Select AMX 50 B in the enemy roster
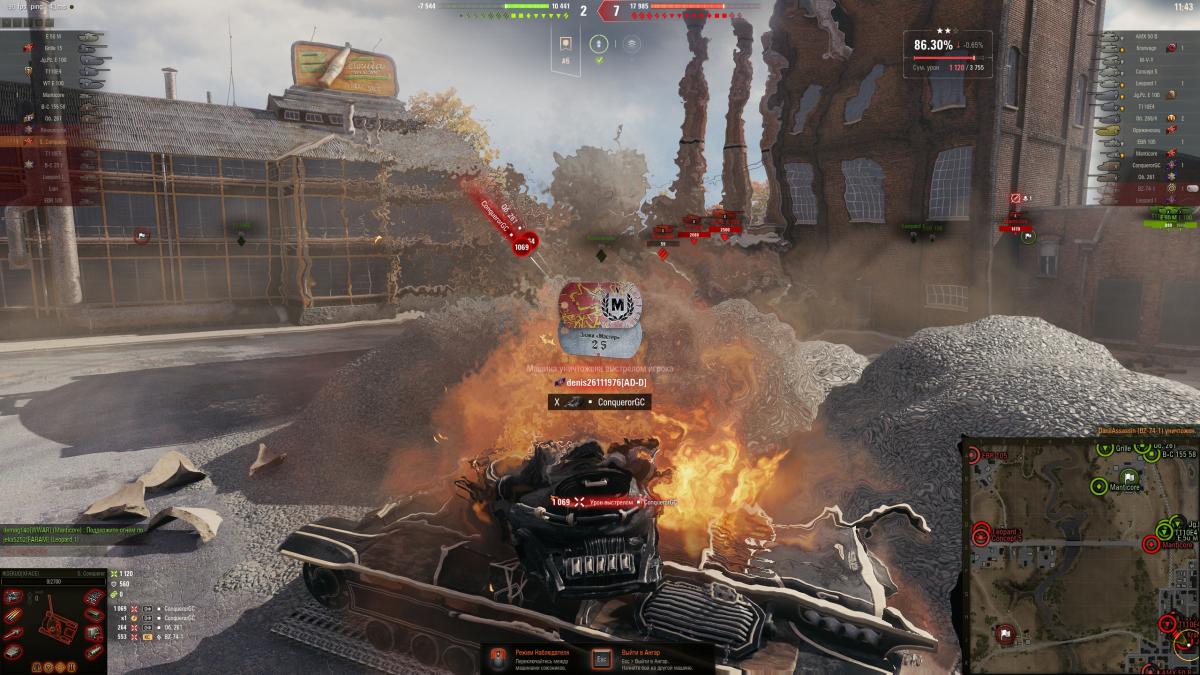The image size is (1200, 675). pos(1146,36)
